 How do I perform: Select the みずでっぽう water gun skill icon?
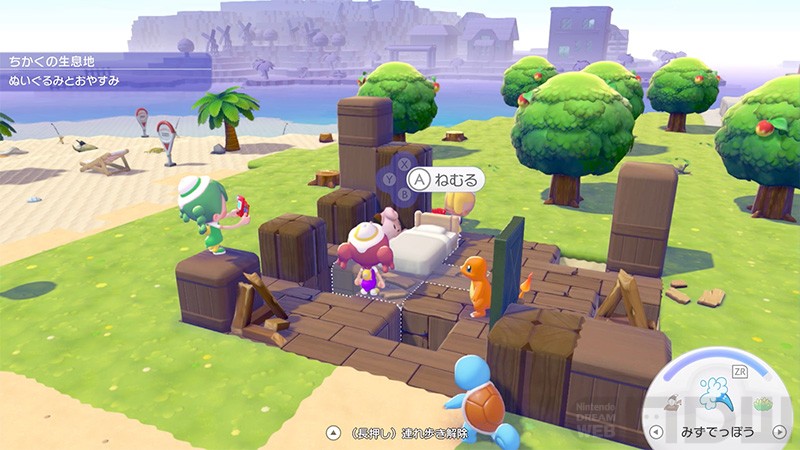717,391
